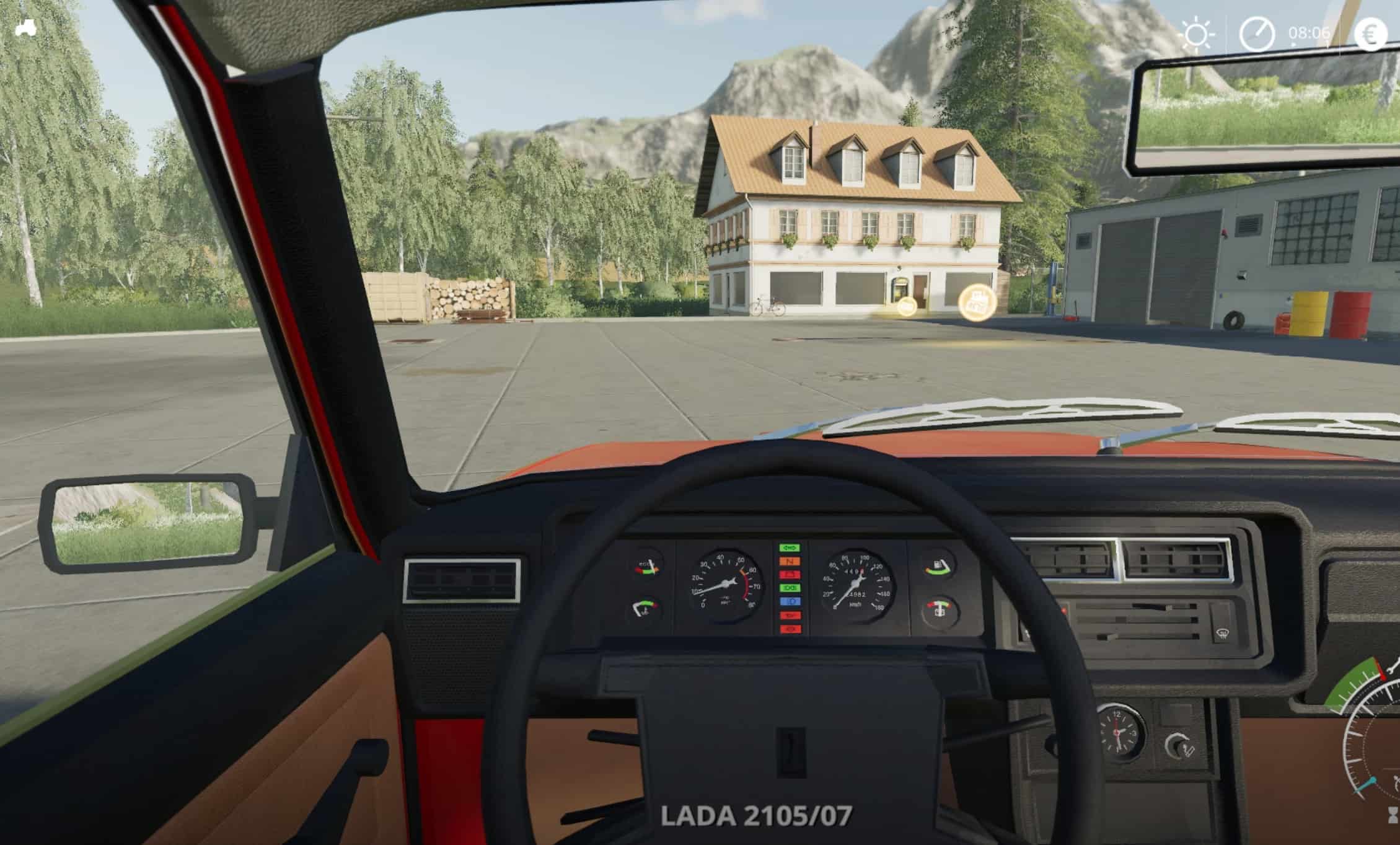Click the tractor vehicle icon

coord(25,29)
